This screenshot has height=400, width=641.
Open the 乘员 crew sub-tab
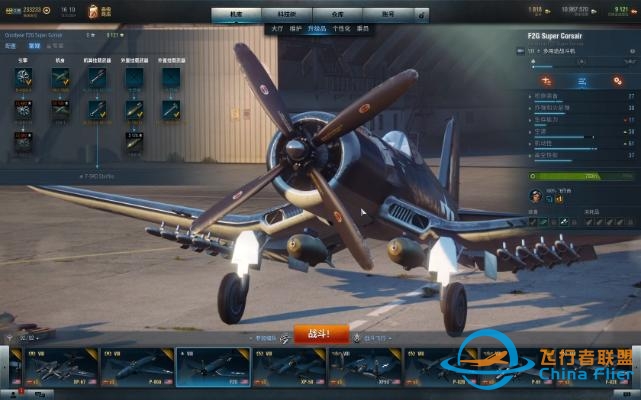point(363,29)
